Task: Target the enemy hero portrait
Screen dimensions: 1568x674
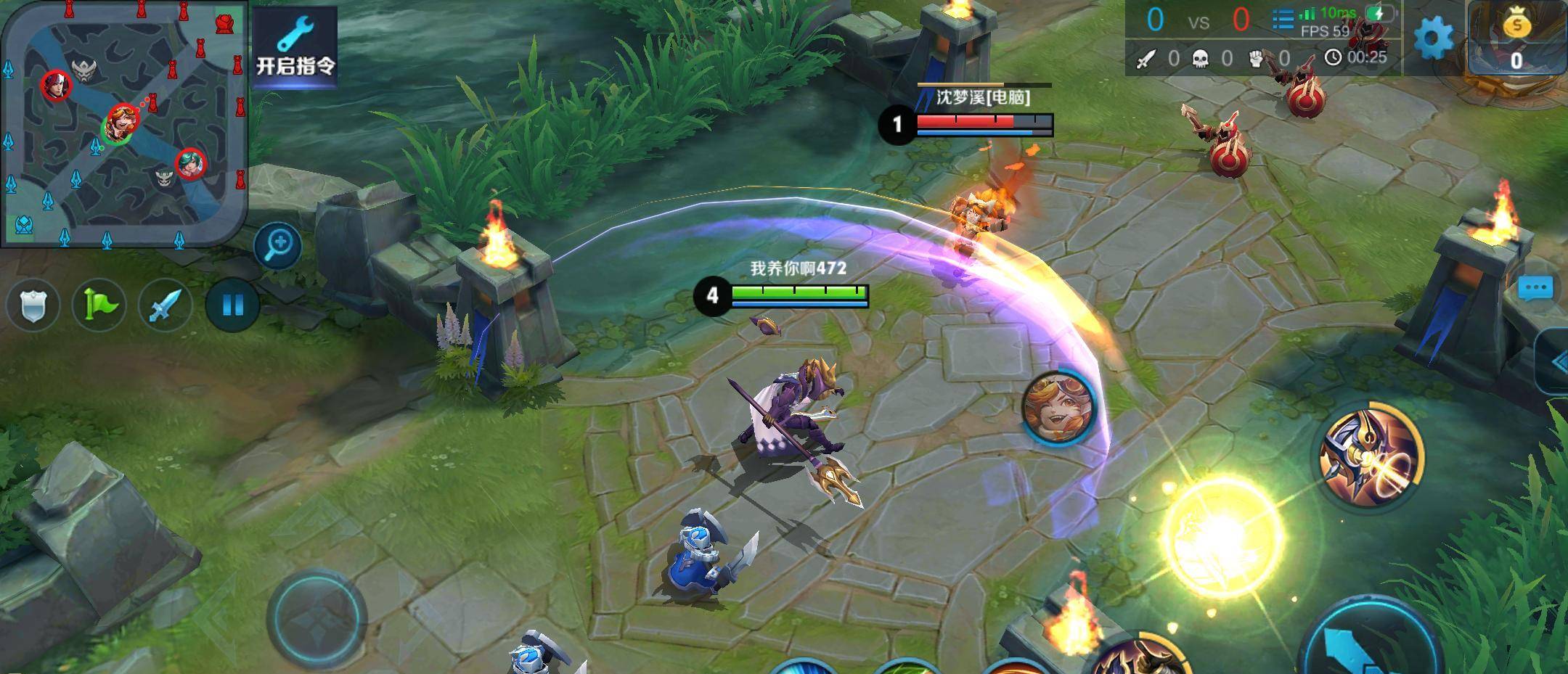Action: 1059,407
